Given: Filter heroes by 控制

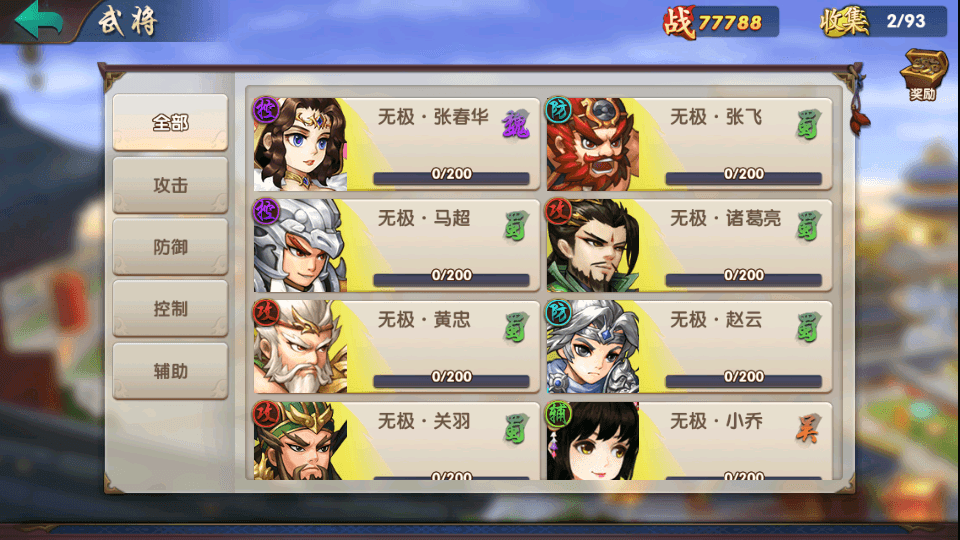Looking at the screenshot, I should point(170,309).
